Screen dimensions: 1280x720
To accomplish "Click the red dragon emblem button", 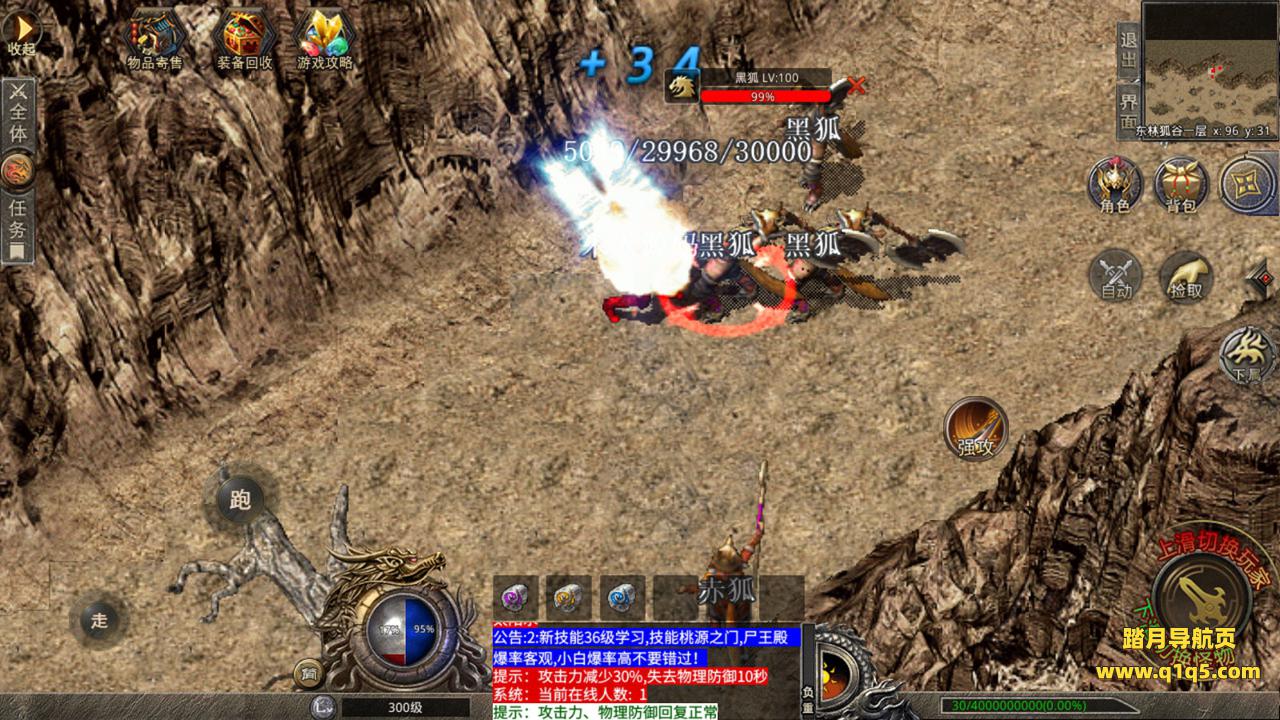I will pyautogui.click(x=18, y=170).
